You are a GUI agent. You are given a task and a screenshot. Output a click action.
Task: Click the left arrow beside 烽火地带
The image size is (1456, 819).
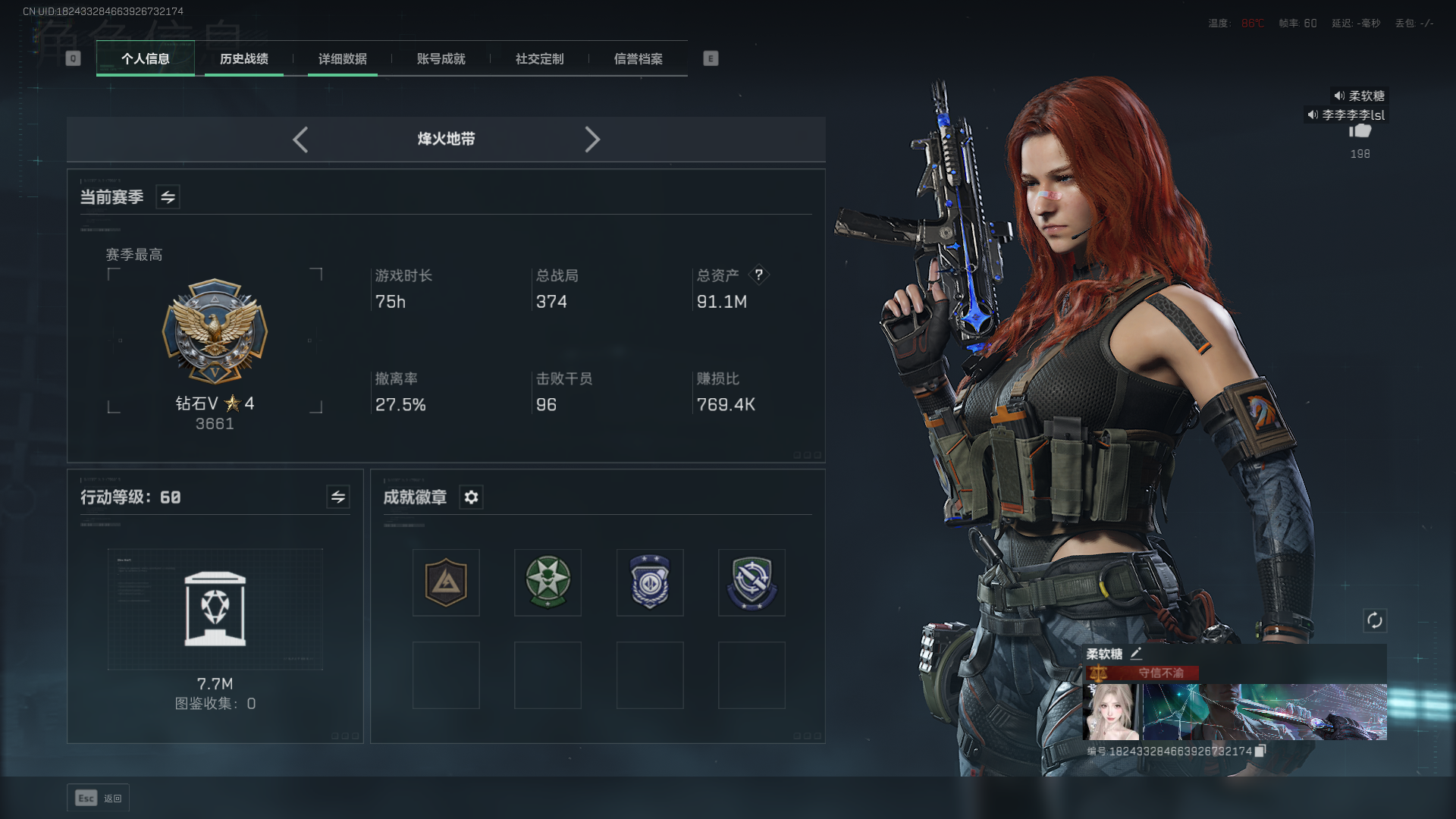300,140
